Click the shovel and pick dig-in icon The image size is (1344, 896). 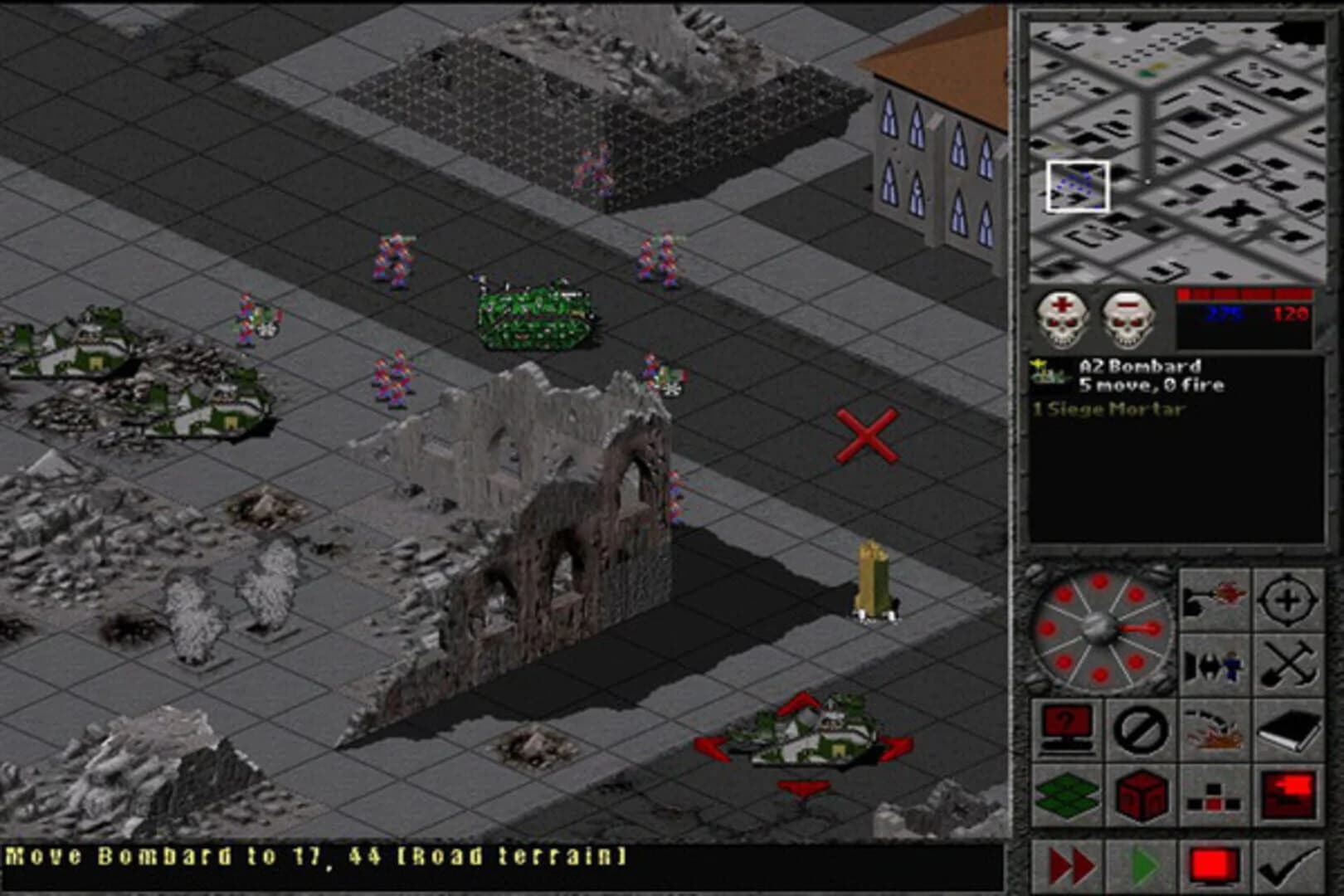tap(1288, 665)
